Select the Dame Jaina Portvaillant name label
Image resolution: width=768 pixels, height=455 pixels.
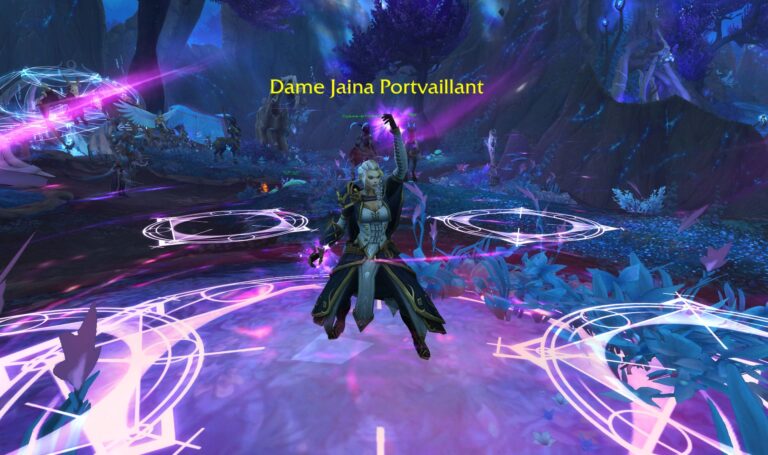click(x=376, y=87)
